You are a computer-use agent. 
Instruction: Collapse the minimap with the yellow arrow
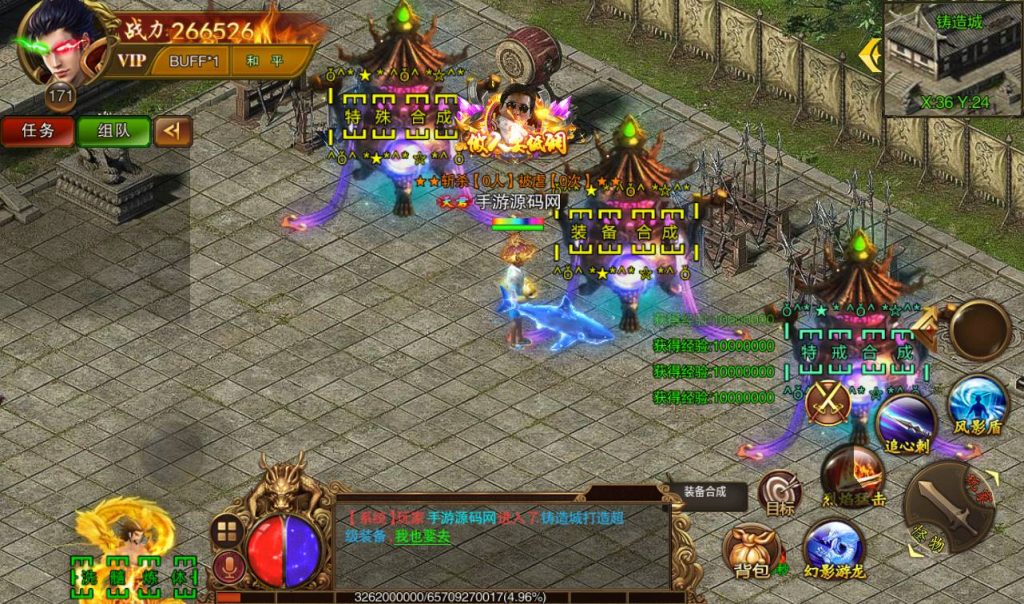coord(872,56)
